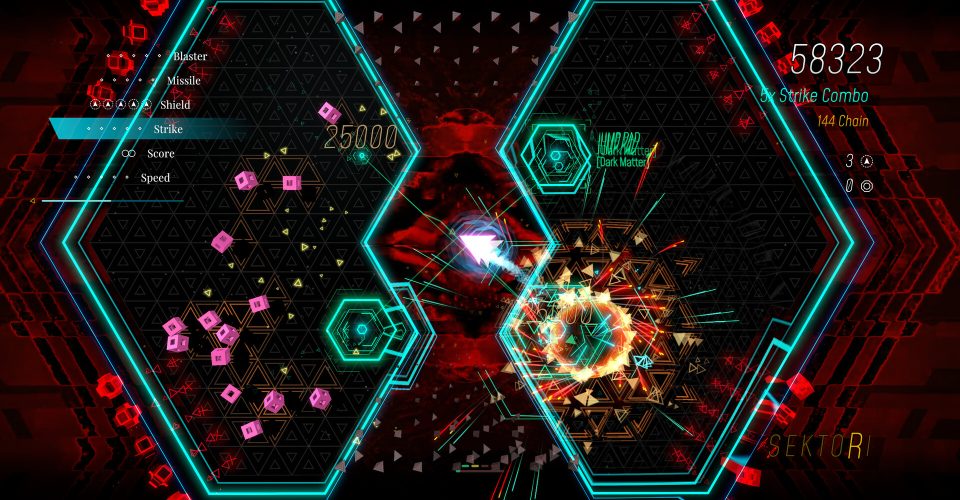Choose the Speed upgrade entry
The height and width of the screenshot is (500, 960).
[x=155, y=178]
